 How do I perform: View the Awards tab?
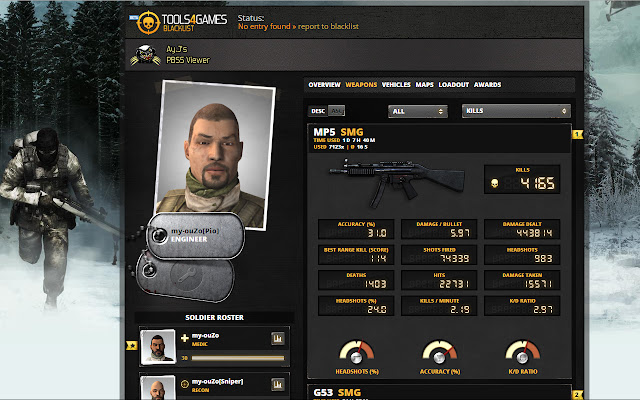(487, 85)
